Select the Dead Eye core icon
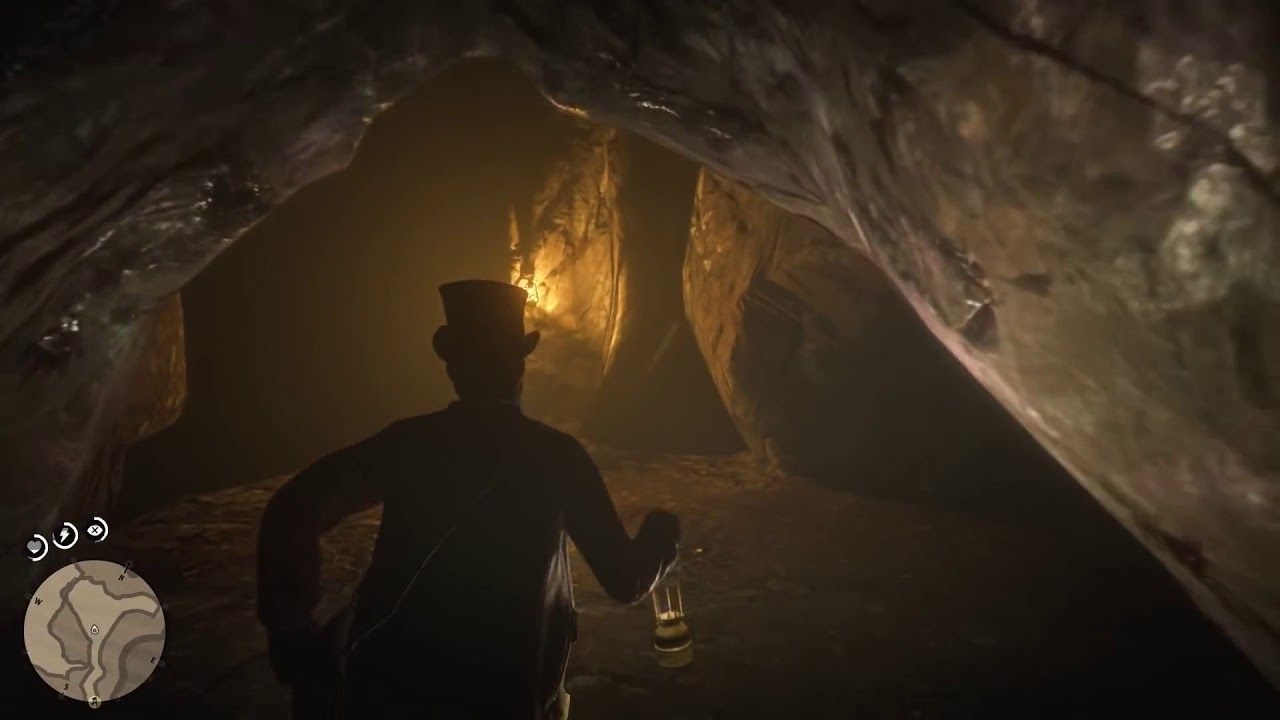 (93, 530)
